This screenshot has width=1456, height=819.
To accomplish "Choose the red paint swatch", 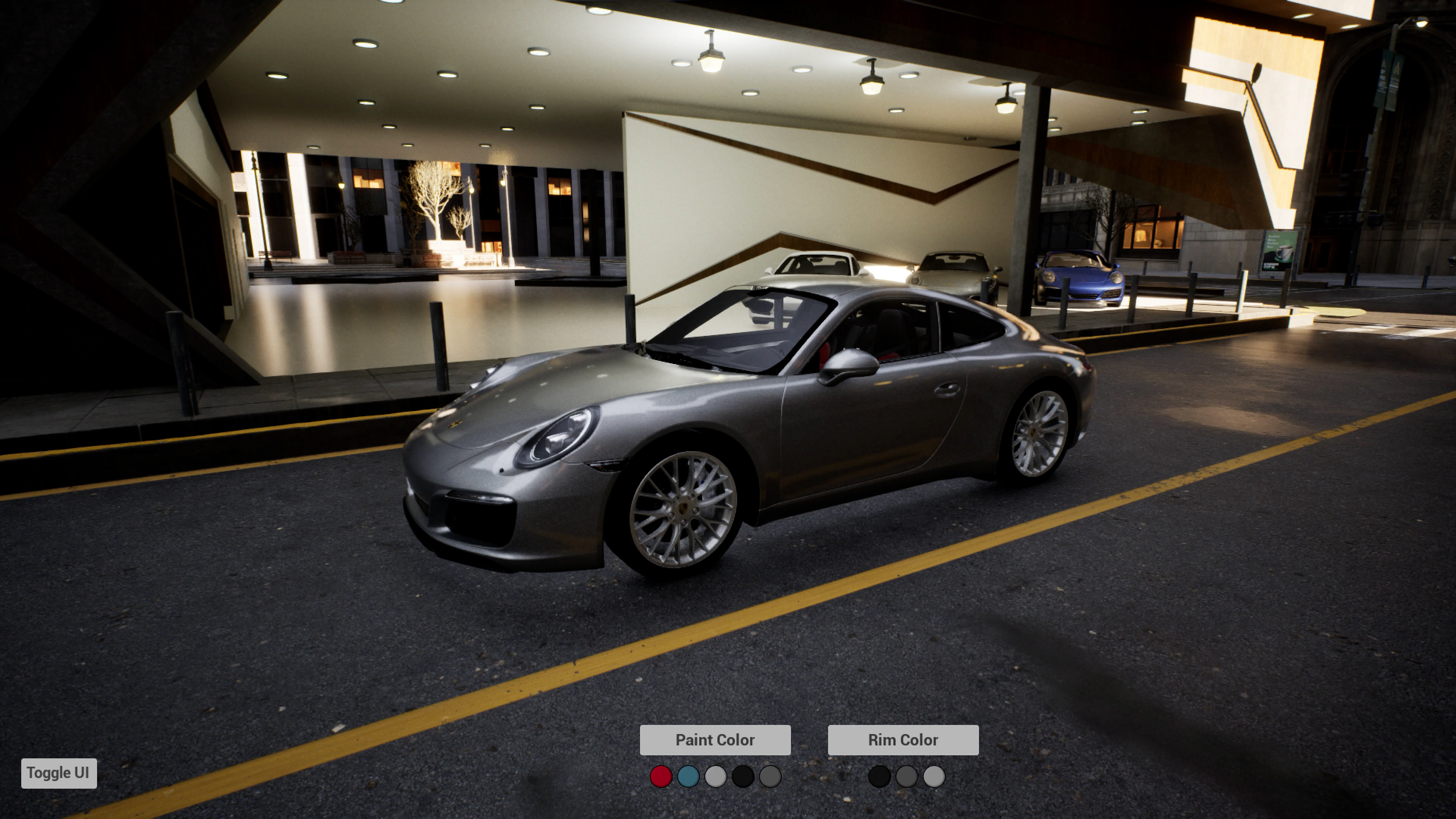I will click(x=661, y=777).
